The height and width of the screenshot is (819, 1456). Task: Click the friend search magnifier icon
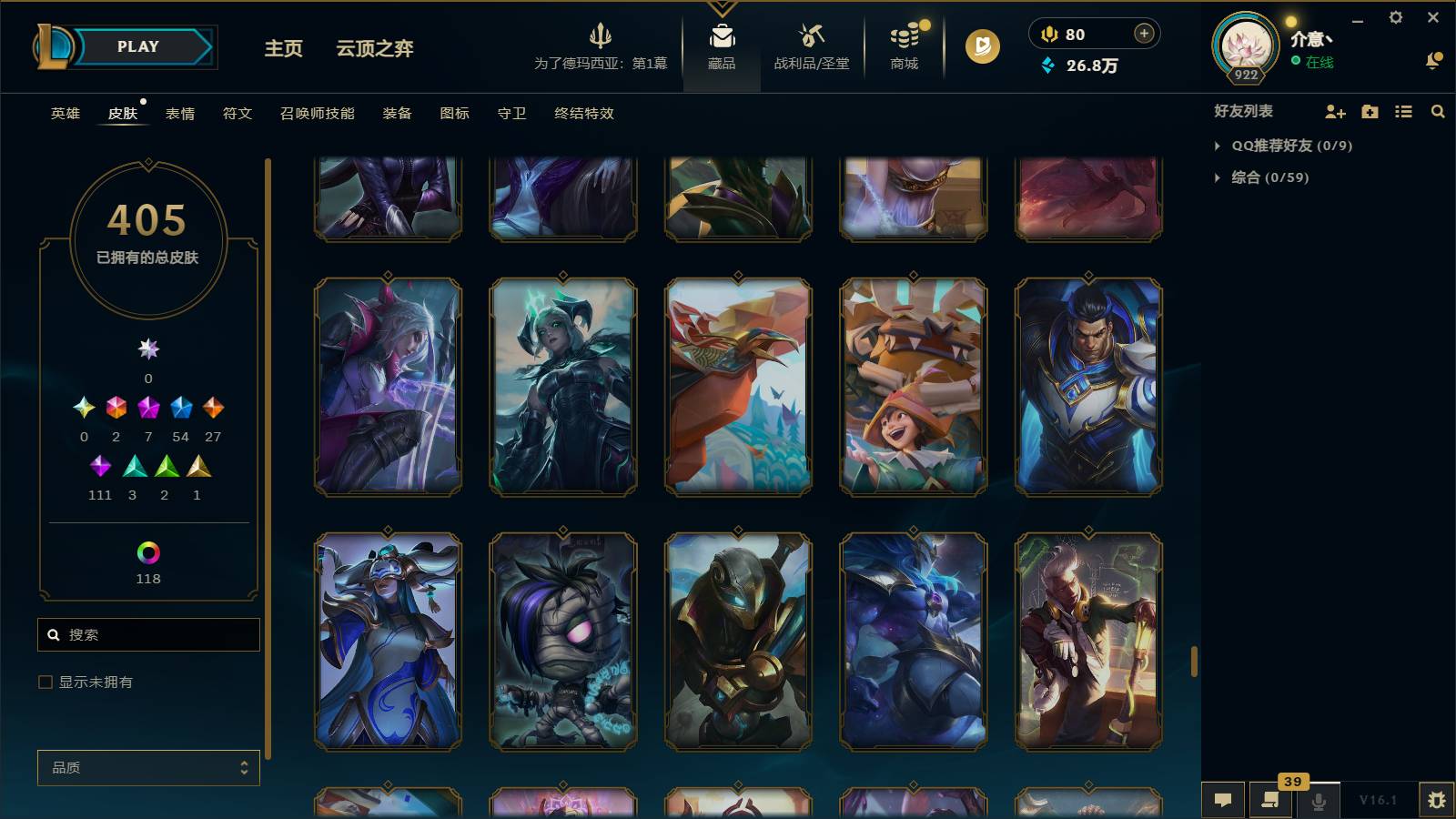point(1438,111)
